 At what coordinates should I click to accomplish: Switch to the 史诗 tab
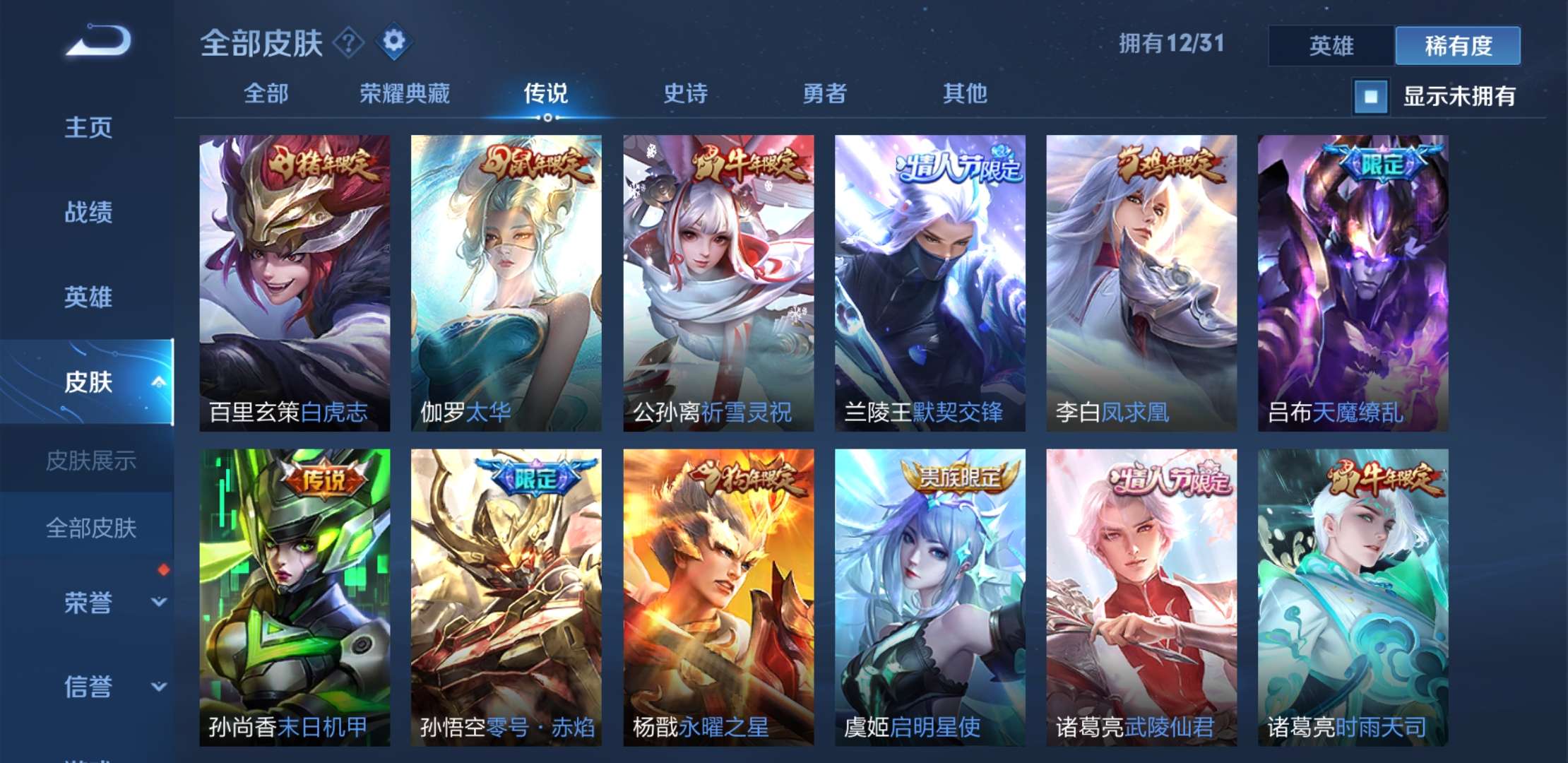687,93
